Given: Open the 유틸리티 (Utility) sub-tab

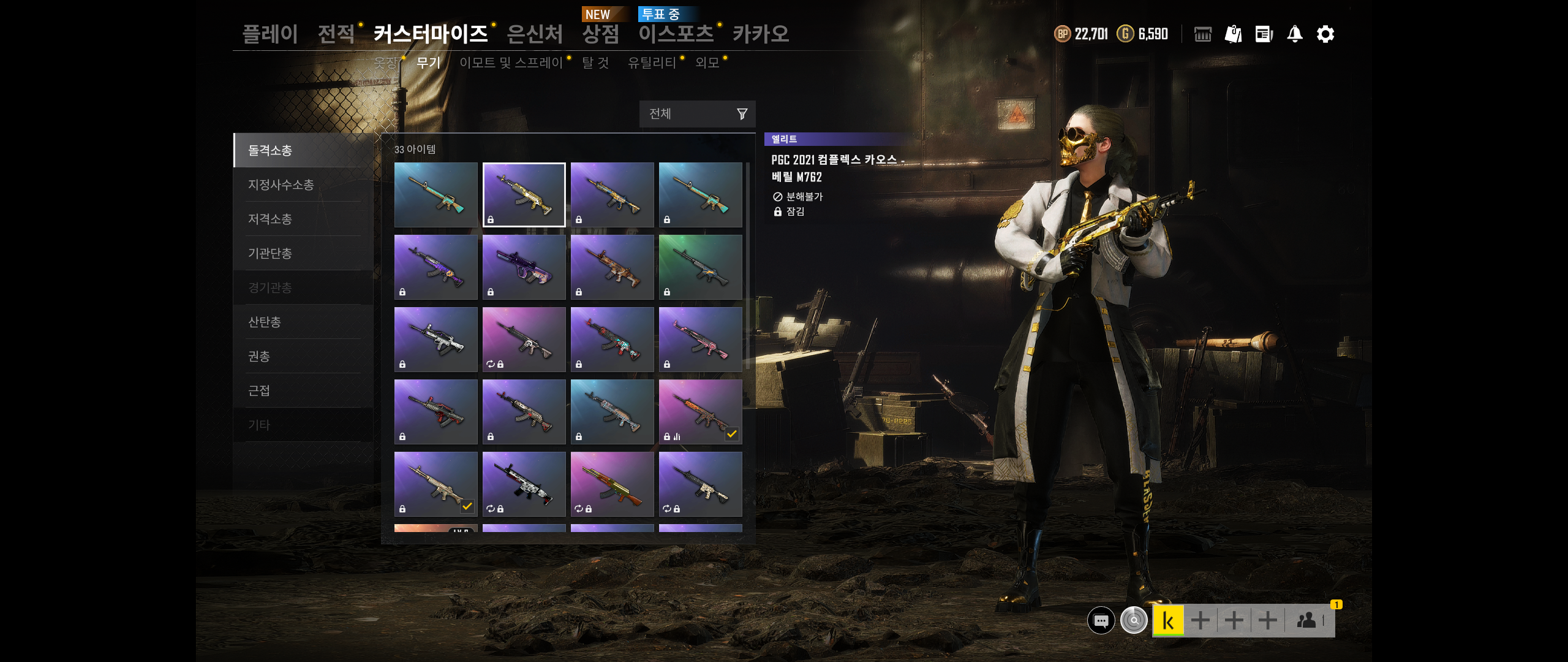Looking at the screenshot, I should pos(652,63).
